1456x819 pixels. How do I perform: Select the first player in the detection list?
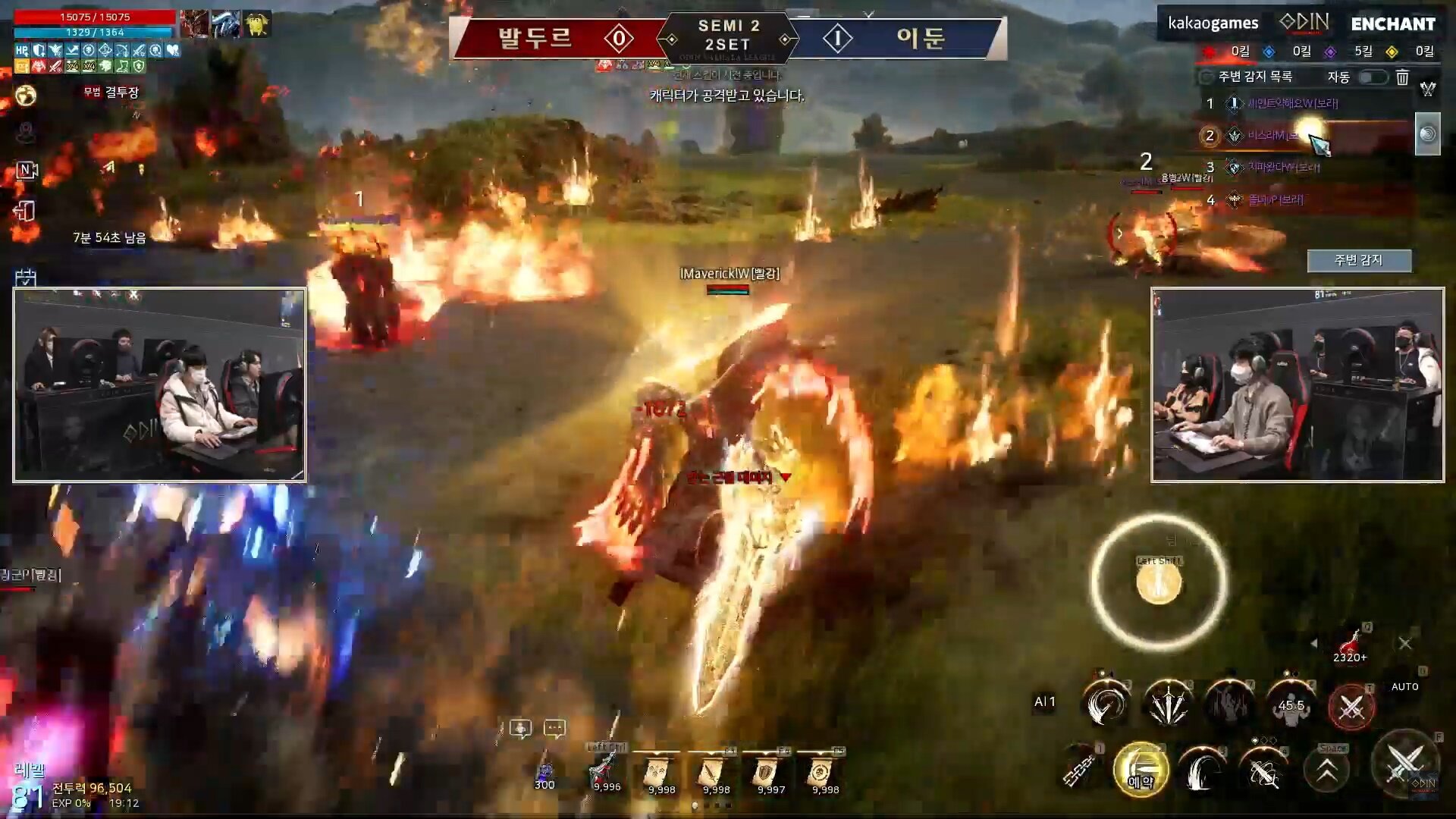point(1292,103)
